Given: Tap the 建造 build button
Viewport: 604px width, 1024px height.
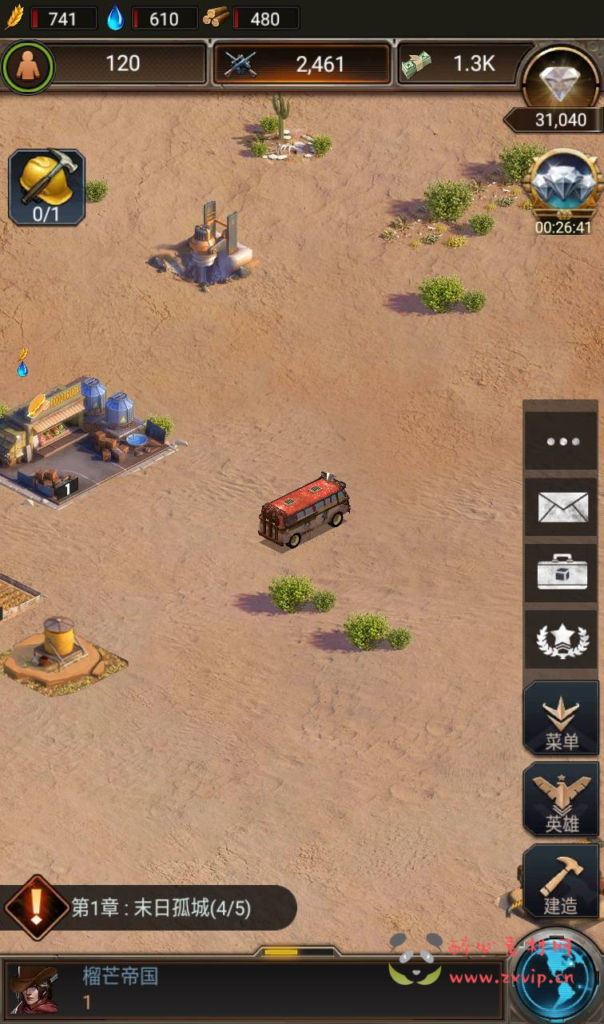Looking at the screenshot, I should tap(561, 881).
